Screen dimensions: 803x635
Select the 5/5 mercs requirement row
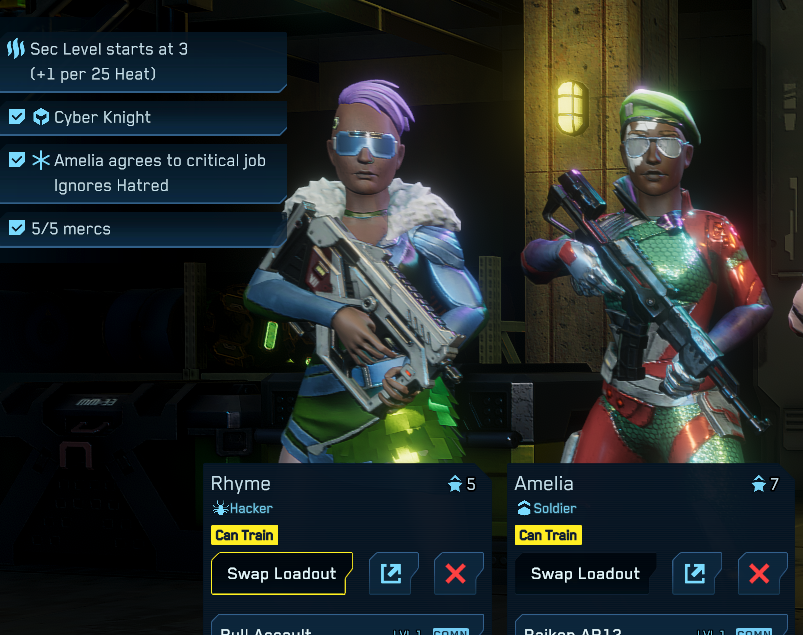coord(142,229)
